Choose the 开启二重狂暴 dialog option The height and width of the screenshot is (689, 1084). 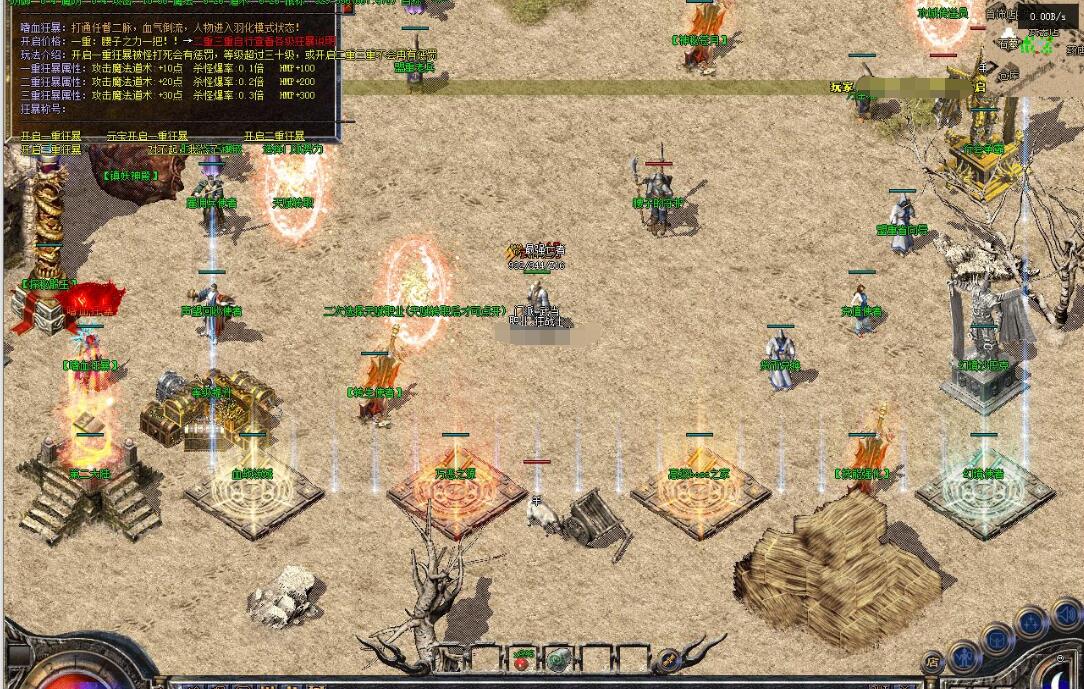pyautogui.click(x=275, y=136)
